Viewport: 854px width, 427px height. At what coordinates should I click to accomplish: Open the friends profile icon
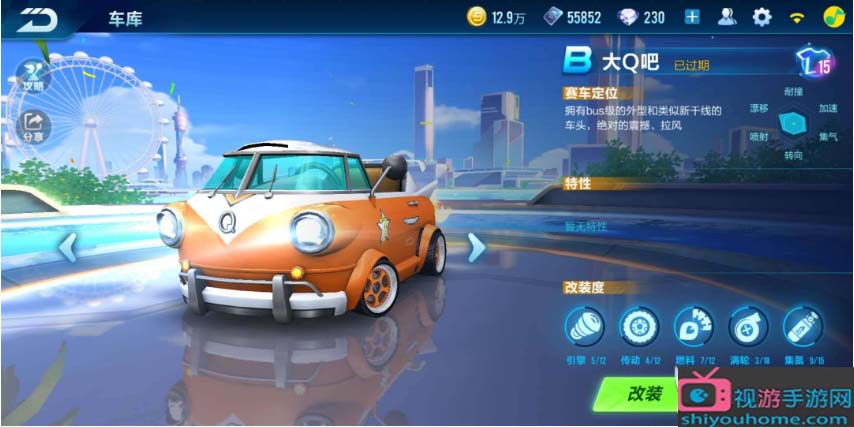727,17
